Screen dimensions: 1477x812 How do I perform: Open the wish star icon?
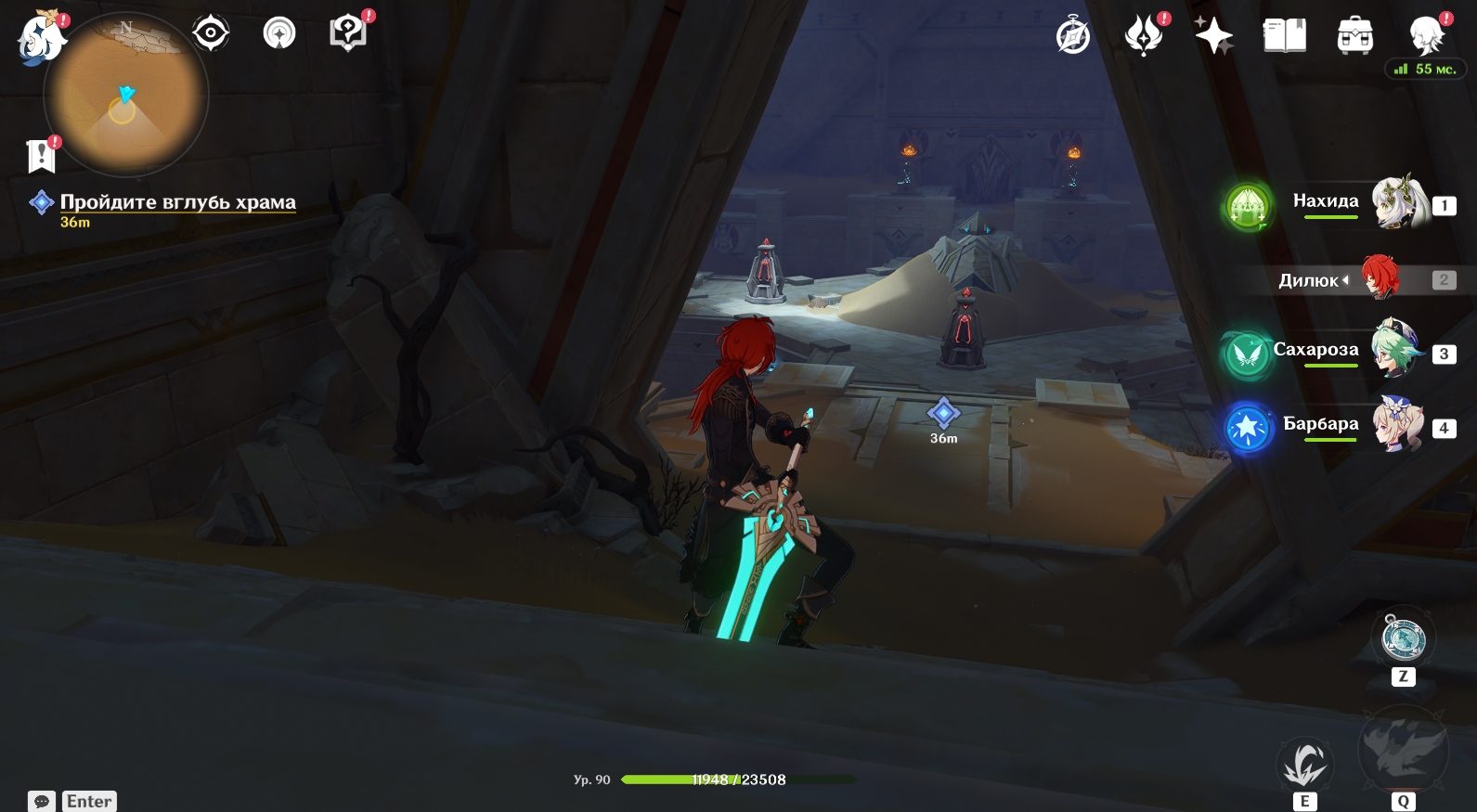point(1213,36)
